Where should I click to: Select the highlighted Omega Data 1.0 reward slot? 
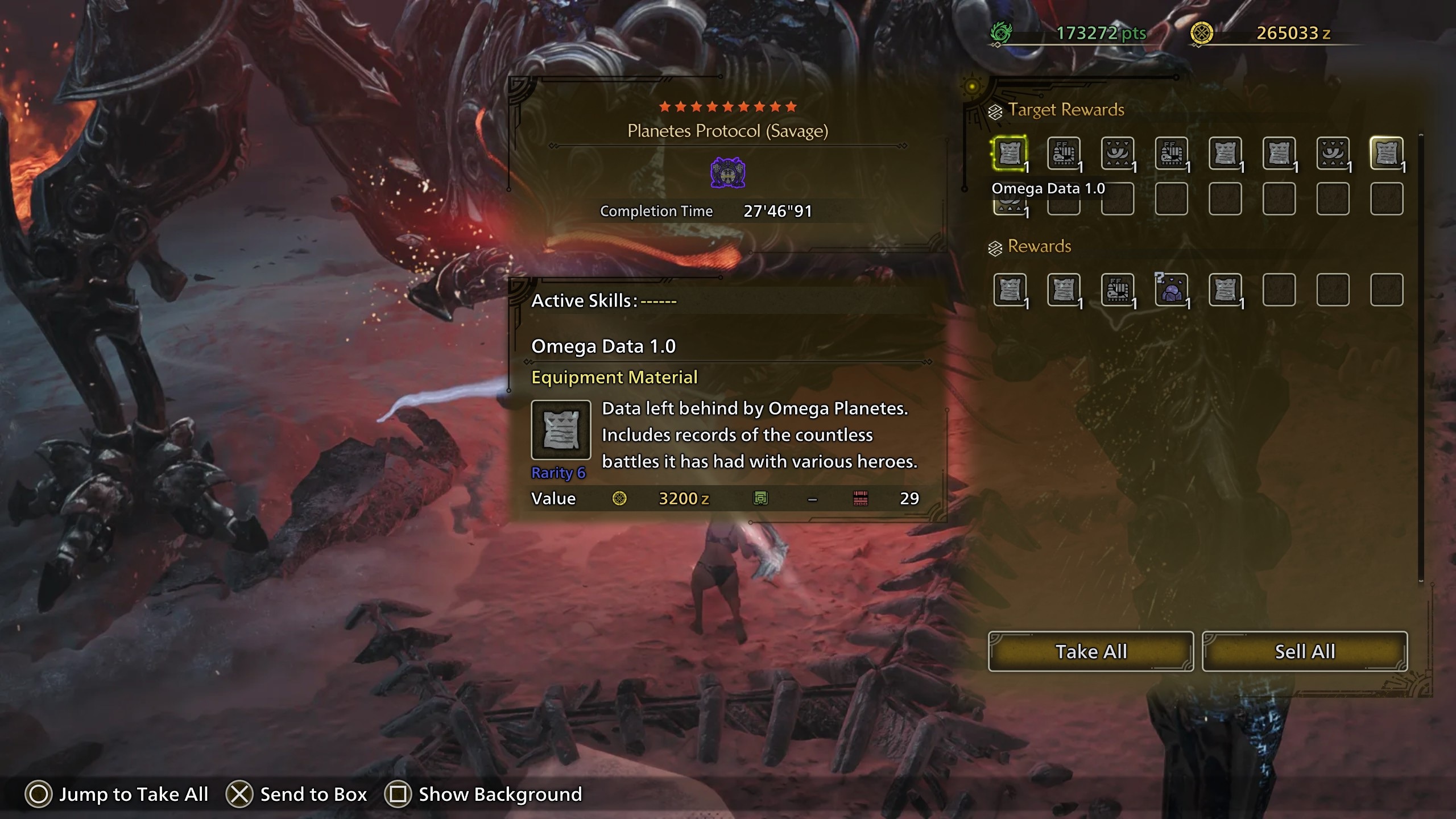1010,153
